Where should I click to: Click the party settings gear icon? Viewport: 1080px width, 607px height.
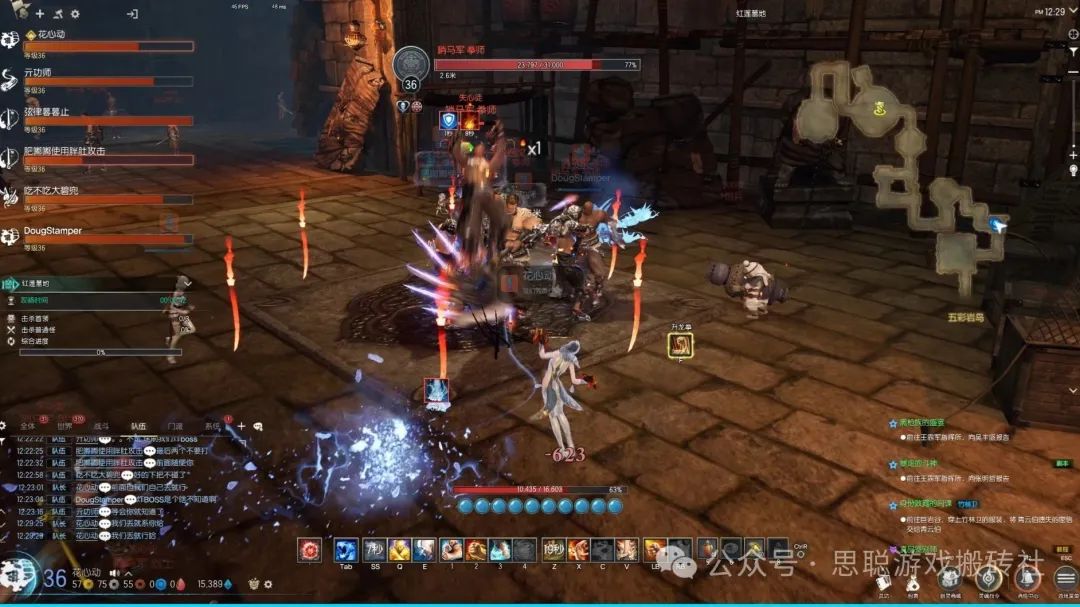(x=75, y=14)
